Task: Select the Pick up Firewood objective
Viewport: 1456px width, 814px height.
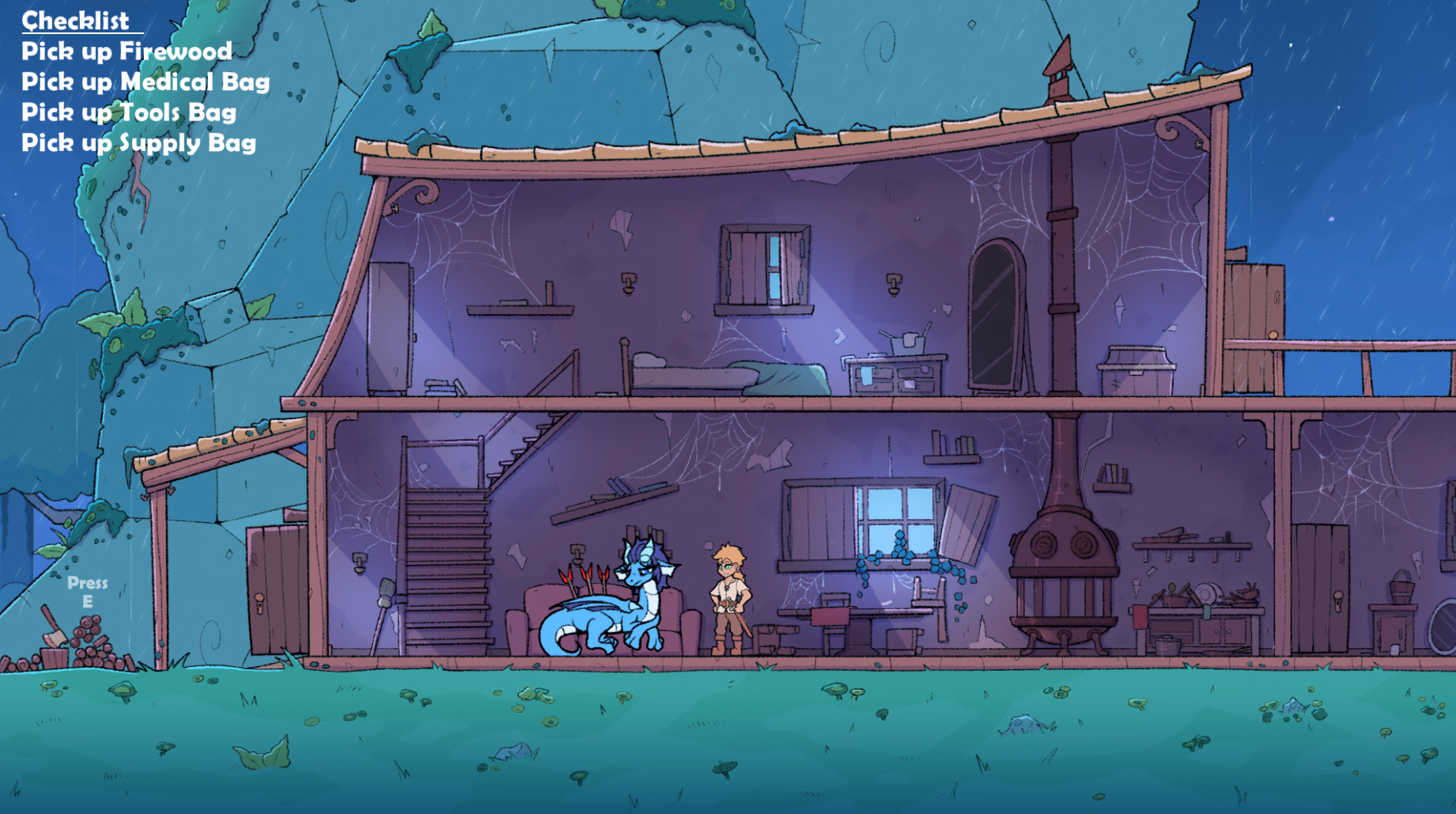Action: (x=127, y=51)
